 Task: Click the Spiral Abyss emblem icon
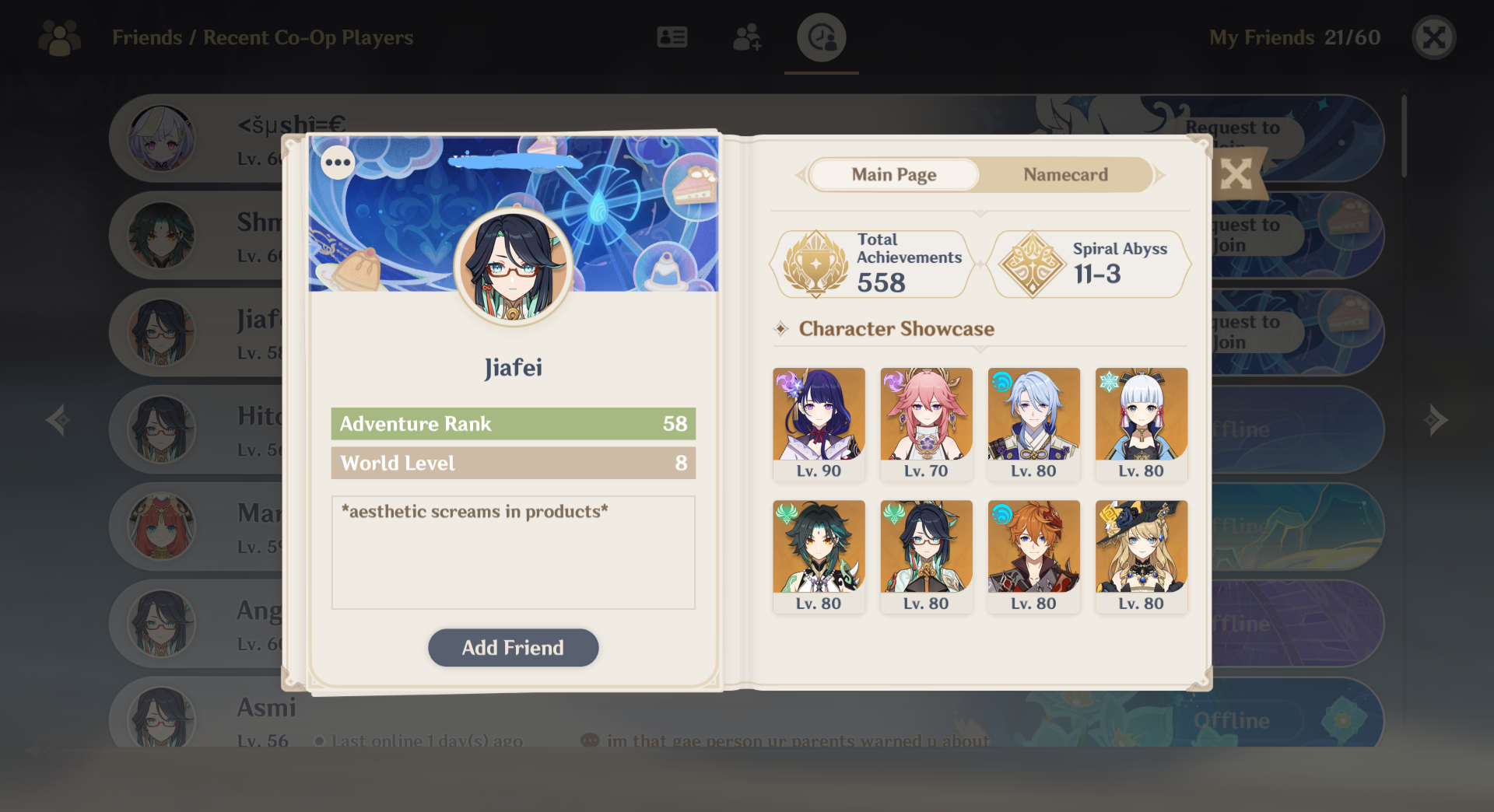pos(1033,264)
